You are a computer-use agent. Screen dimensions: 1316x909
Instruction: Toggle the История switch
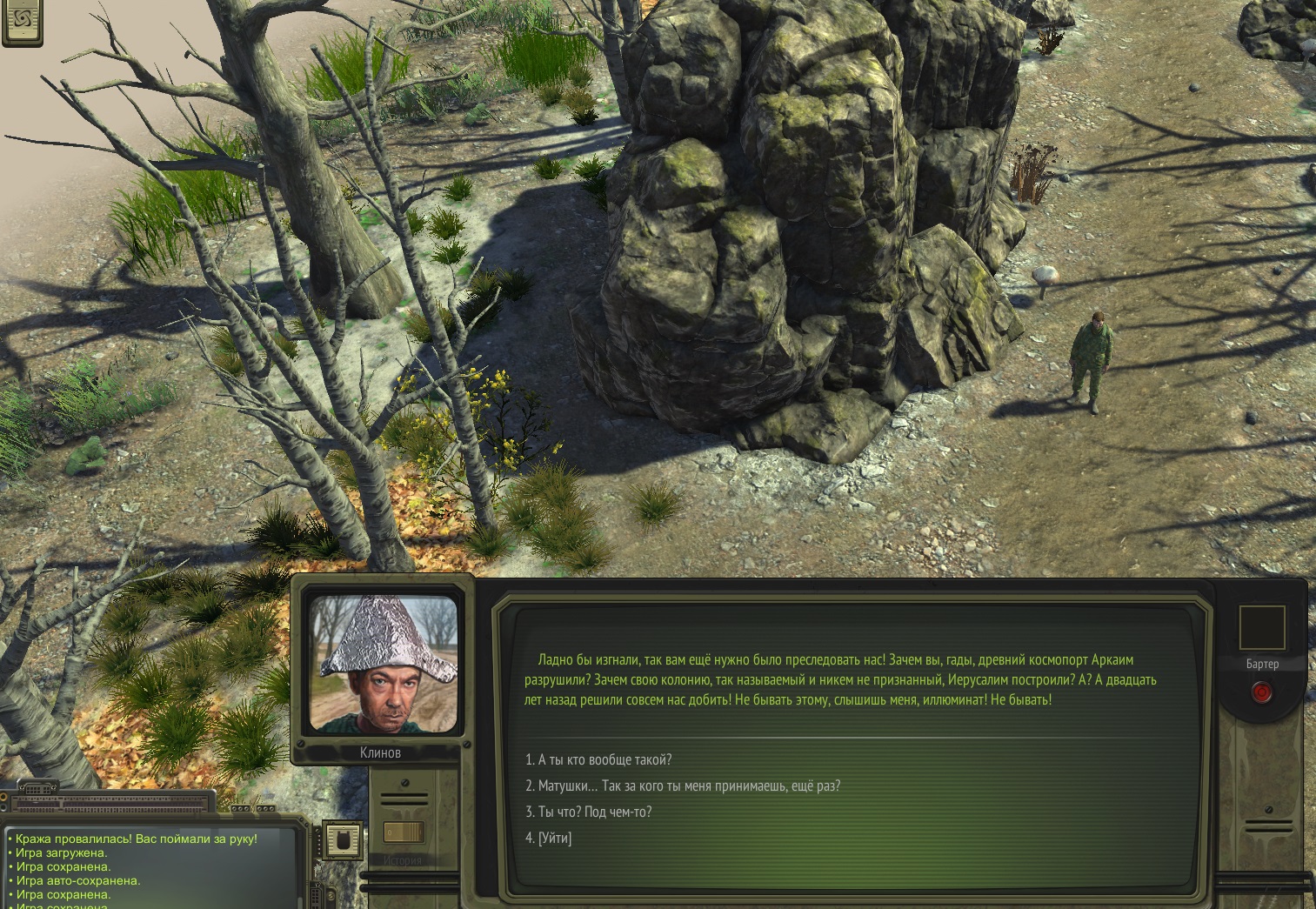coord(403,832)
